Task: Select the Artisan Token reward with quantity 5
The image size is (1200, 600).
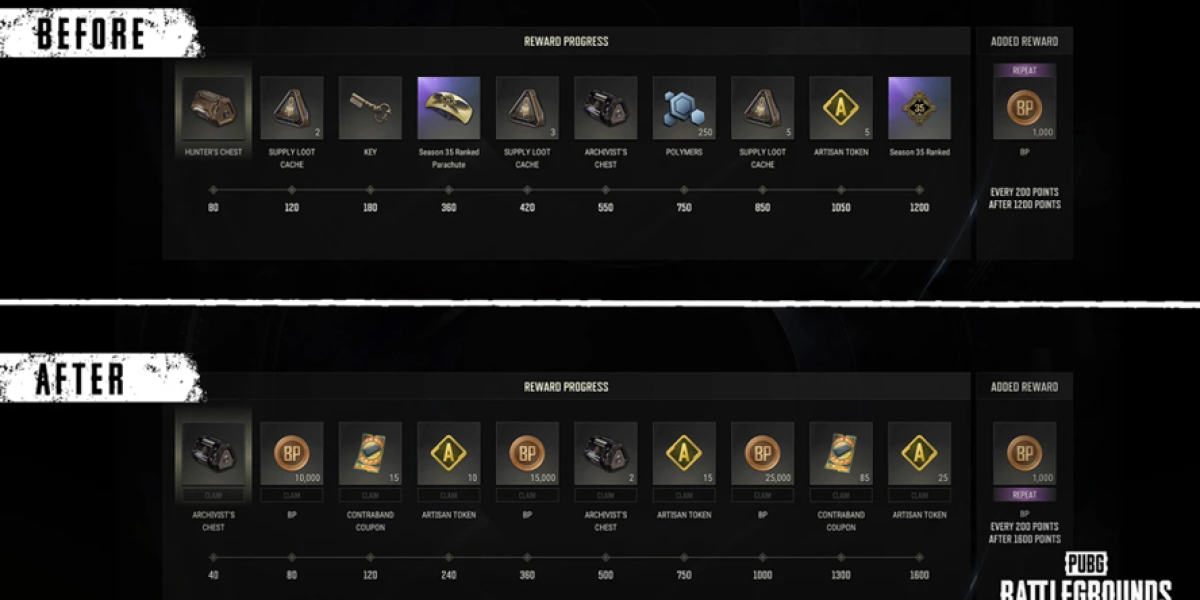Action: (x=841, y=108)
